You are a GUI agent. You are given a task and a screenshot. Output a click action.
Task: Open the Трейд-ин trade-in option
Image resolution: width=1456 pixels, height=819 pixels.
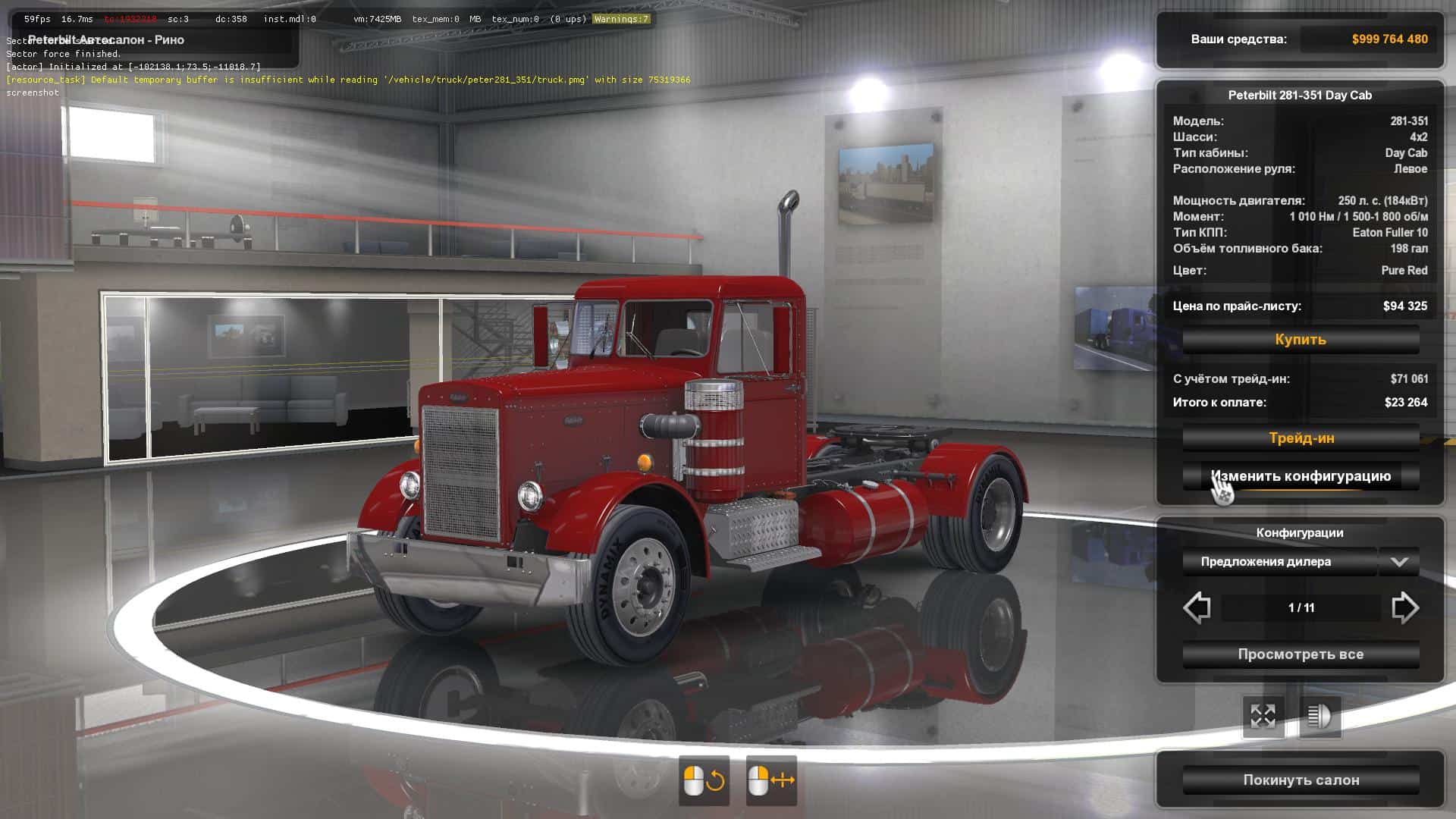click(1301, 438)
